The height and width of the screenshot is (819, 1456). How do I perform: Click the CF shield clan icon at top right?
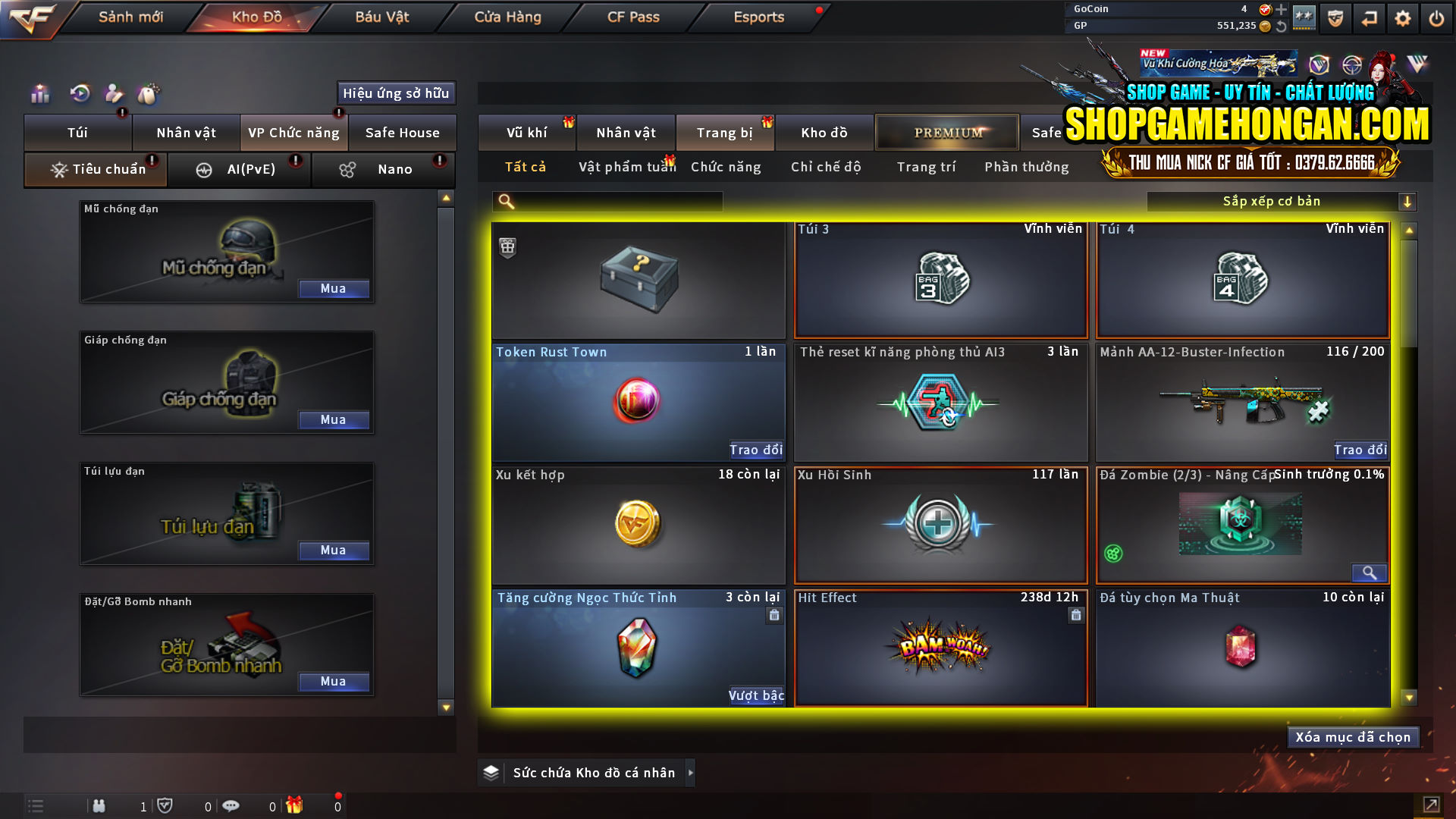point(1335,17)
